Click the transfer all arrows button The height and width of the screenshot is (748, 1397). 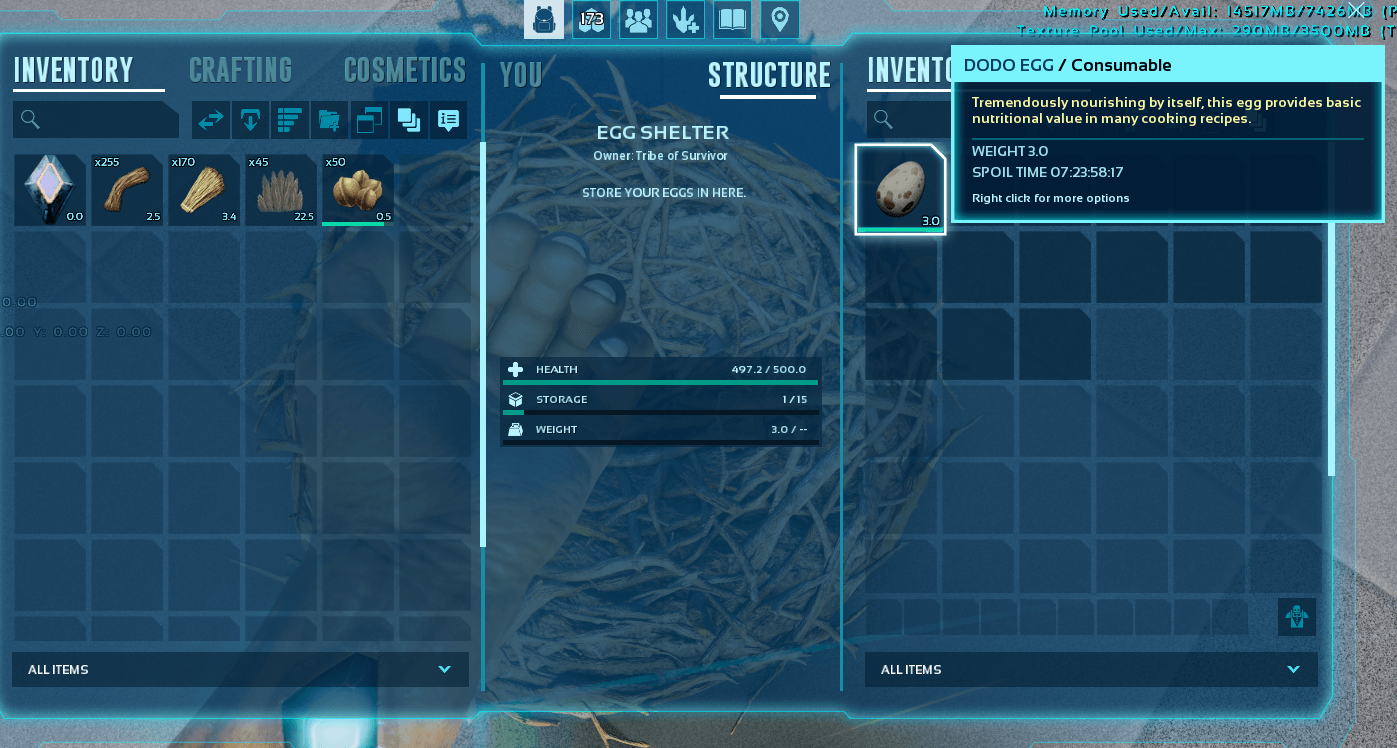click(211, 120)
